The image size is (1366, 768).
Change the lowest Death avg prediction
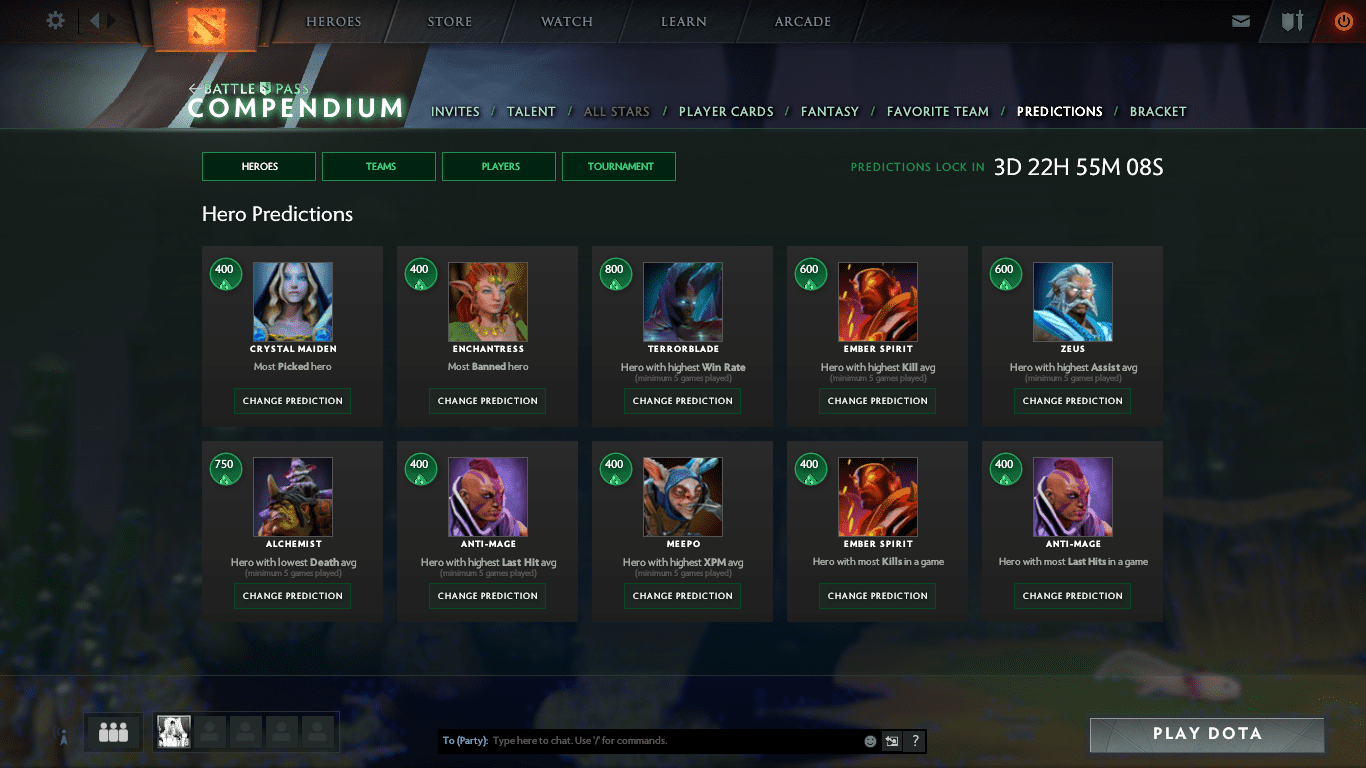click(x=292, y=596)
